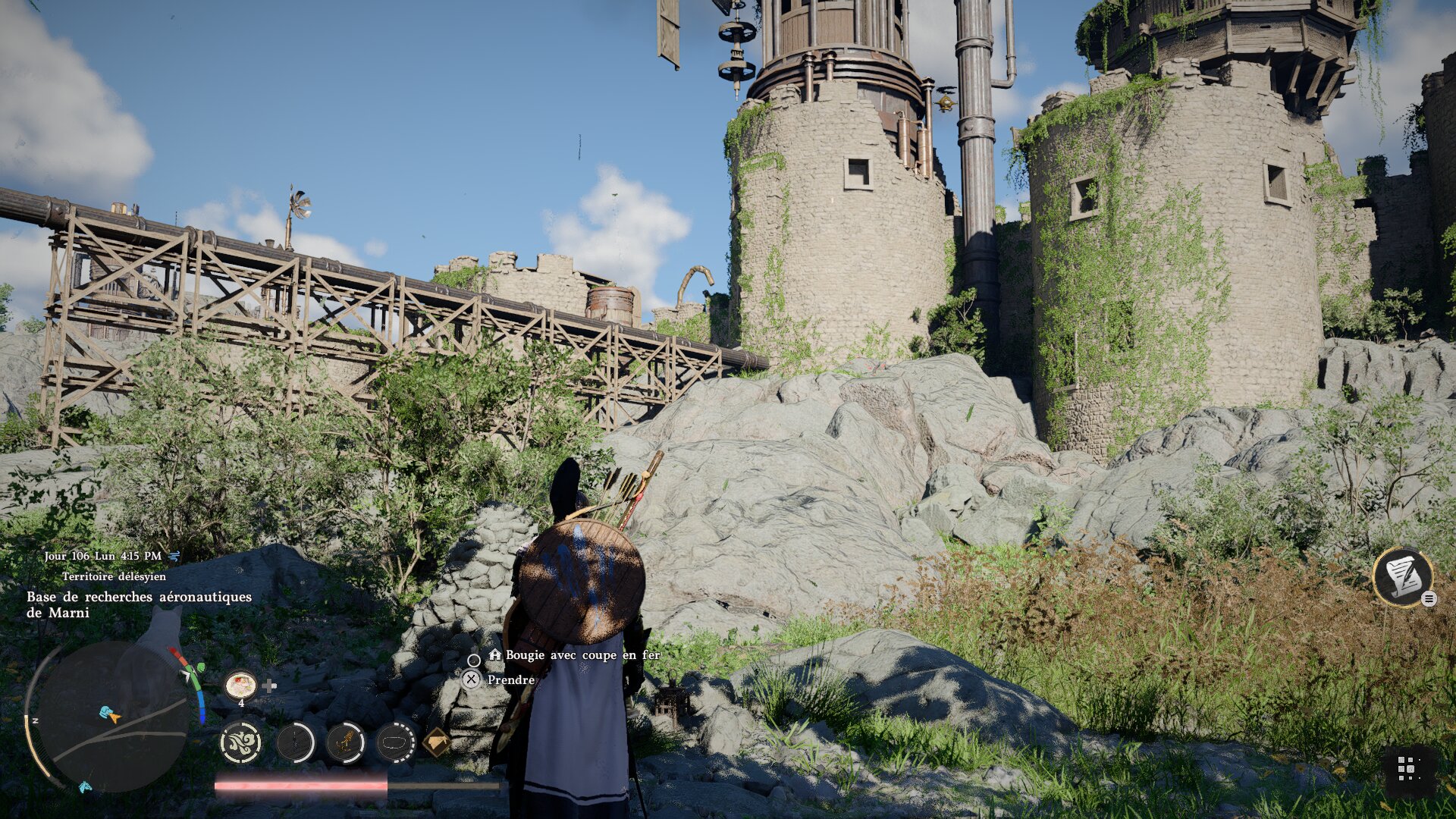Click the gold diamond camp icon
The image size is (1456, 819).
click(436, 742)
